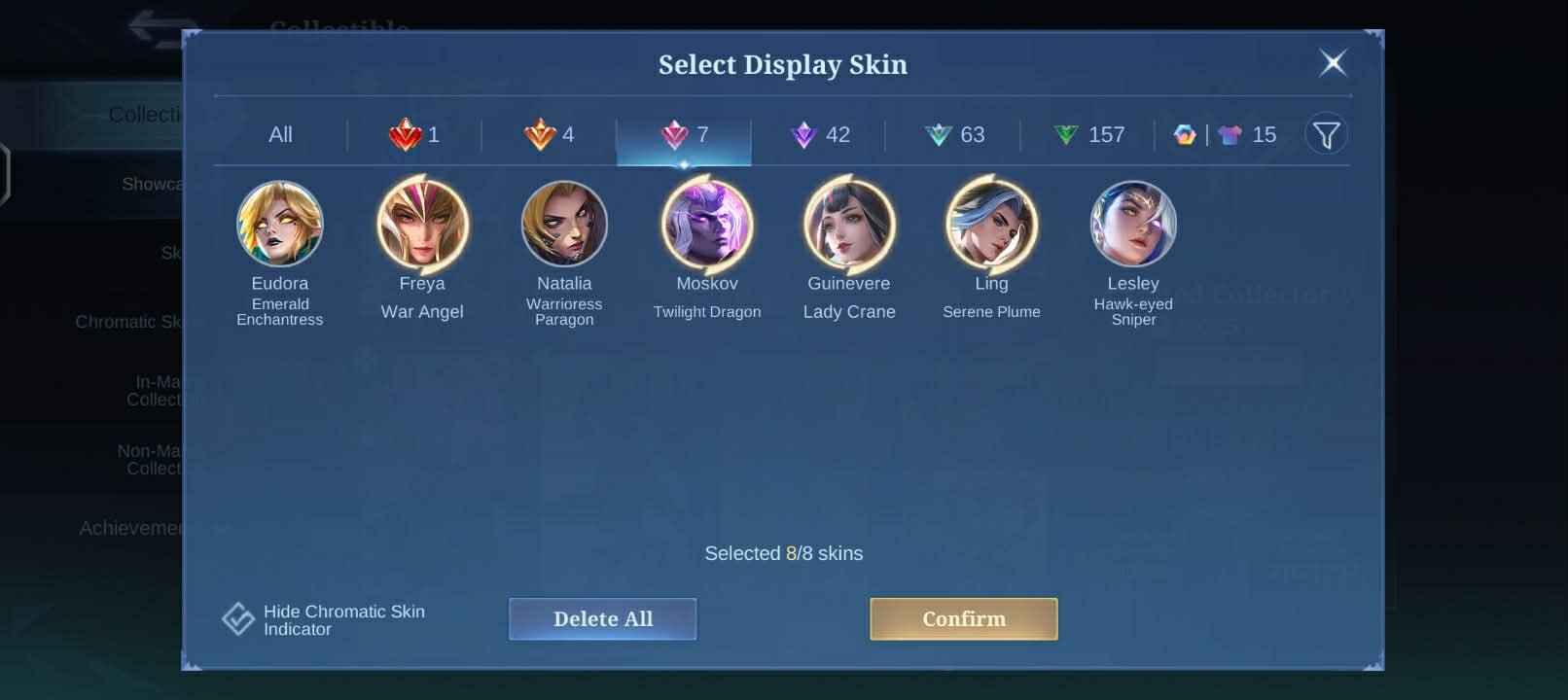Filter by the red rarity badge
1568x700 pixels.
pos(412,135)
